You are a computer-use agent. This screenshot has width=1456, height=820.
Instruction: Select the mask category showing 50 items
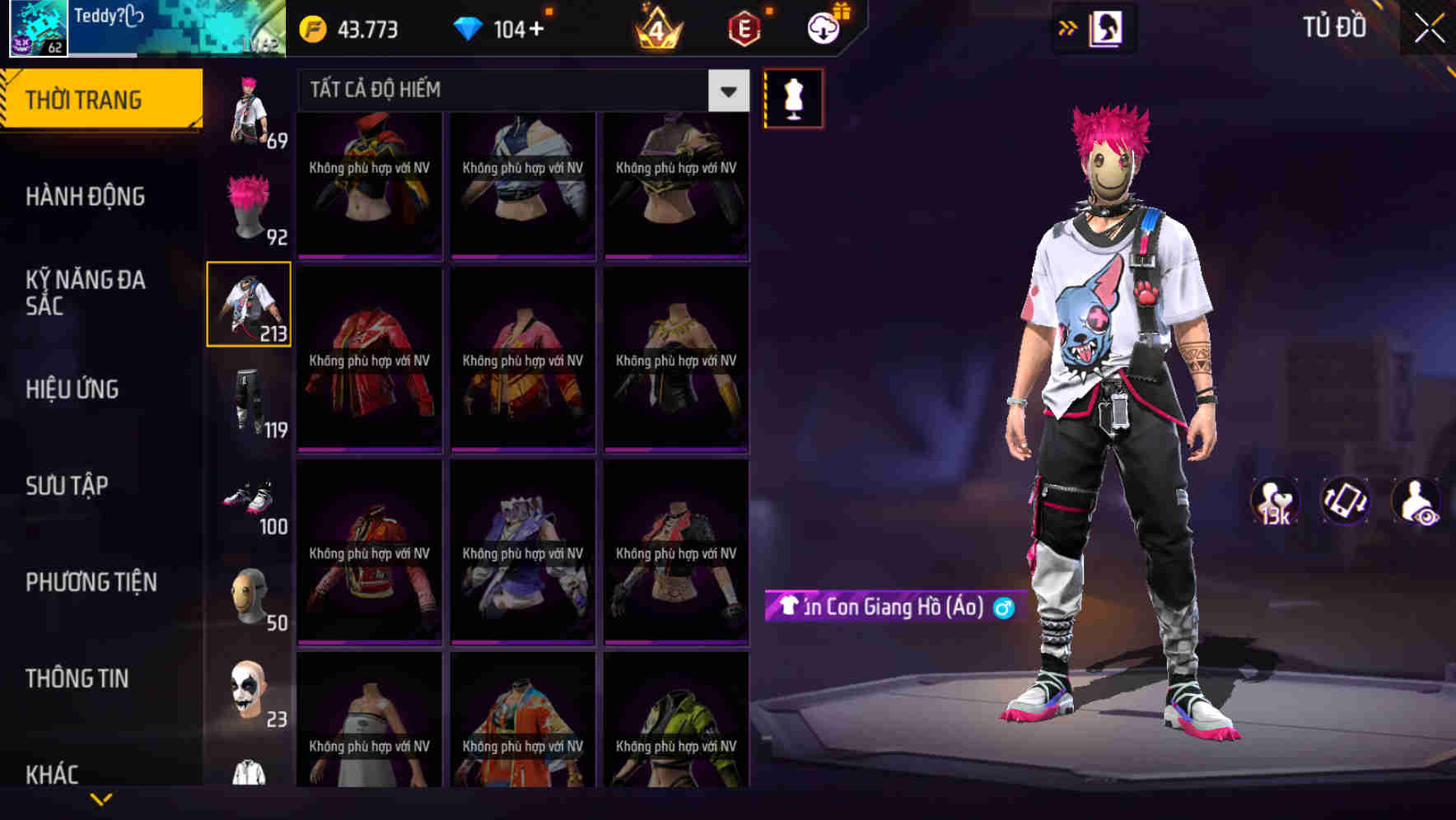[248, 594]
